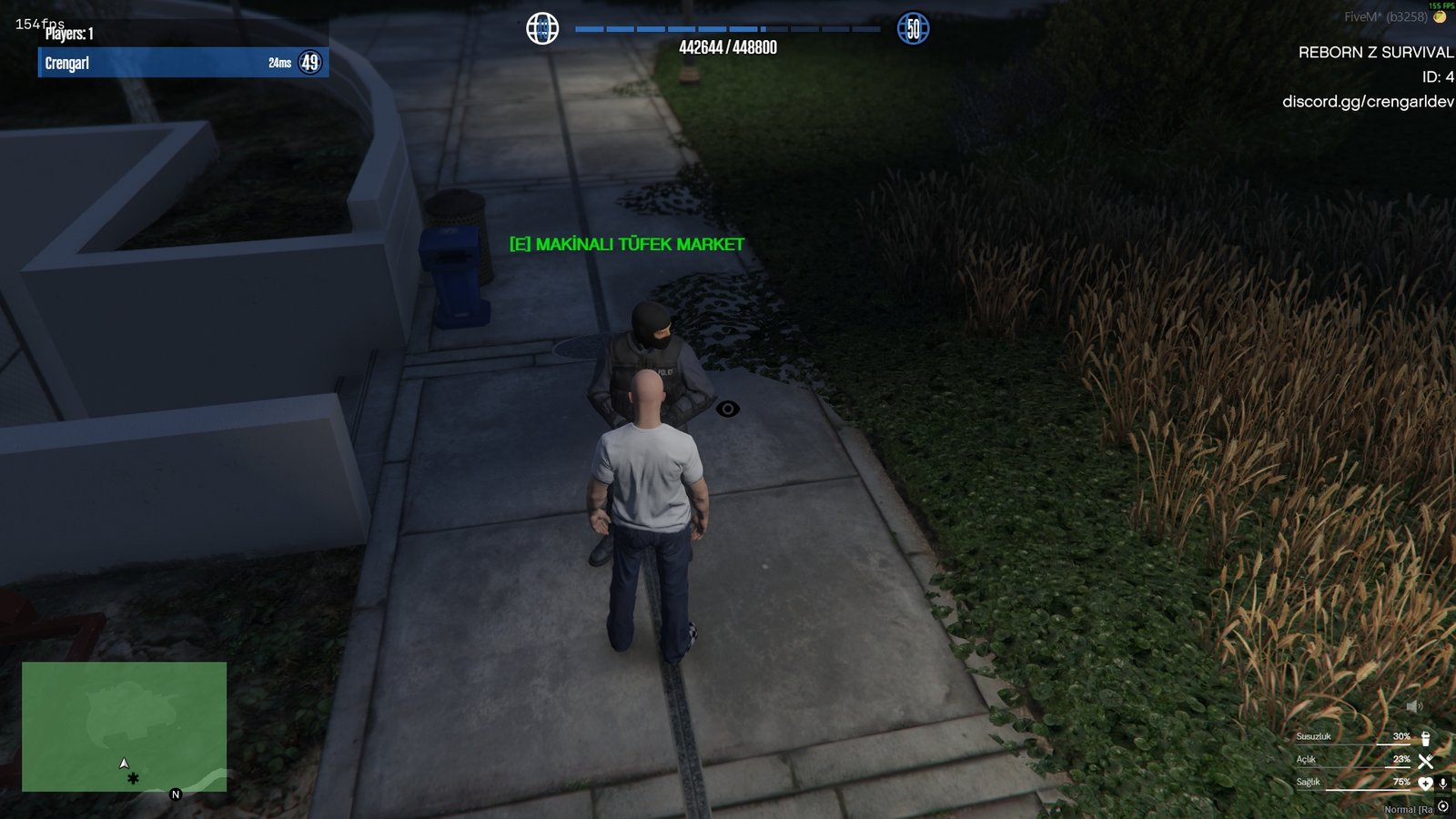The width and height of the screenshot is (1456, 819).
Task: Select the level 50 globe icon
Action: point(911,27)
